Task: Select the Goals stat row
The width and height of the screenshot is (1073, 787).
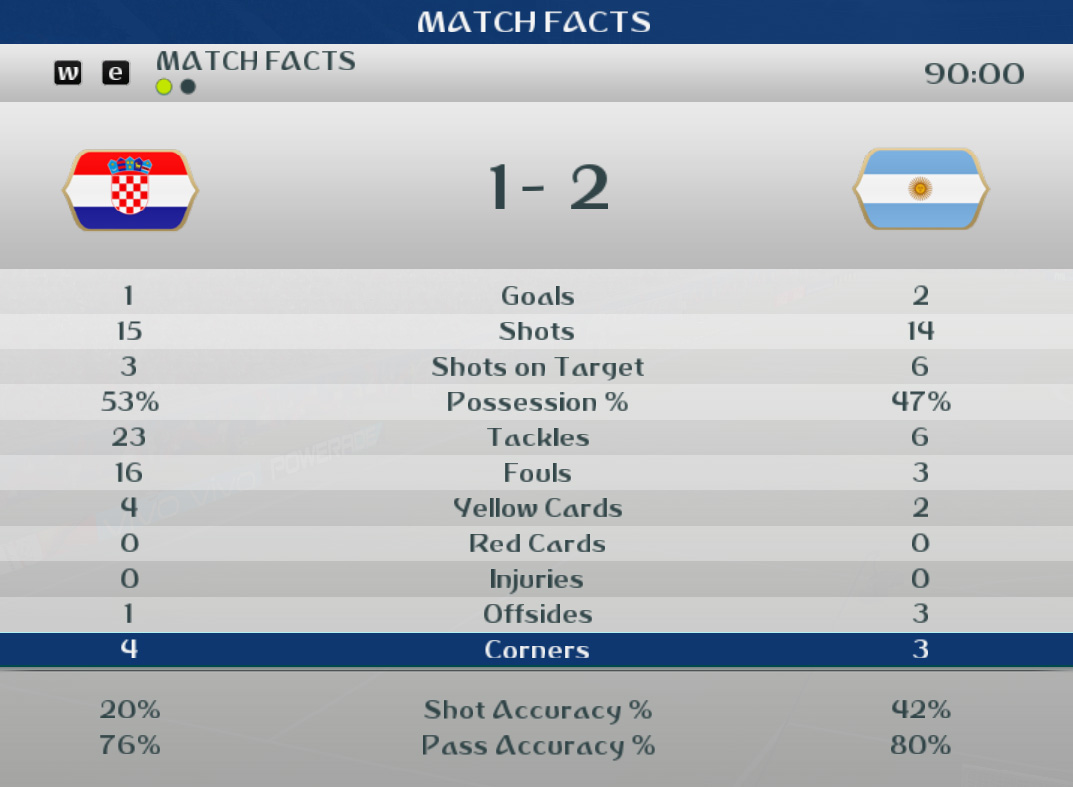Action: pos(537,296)
